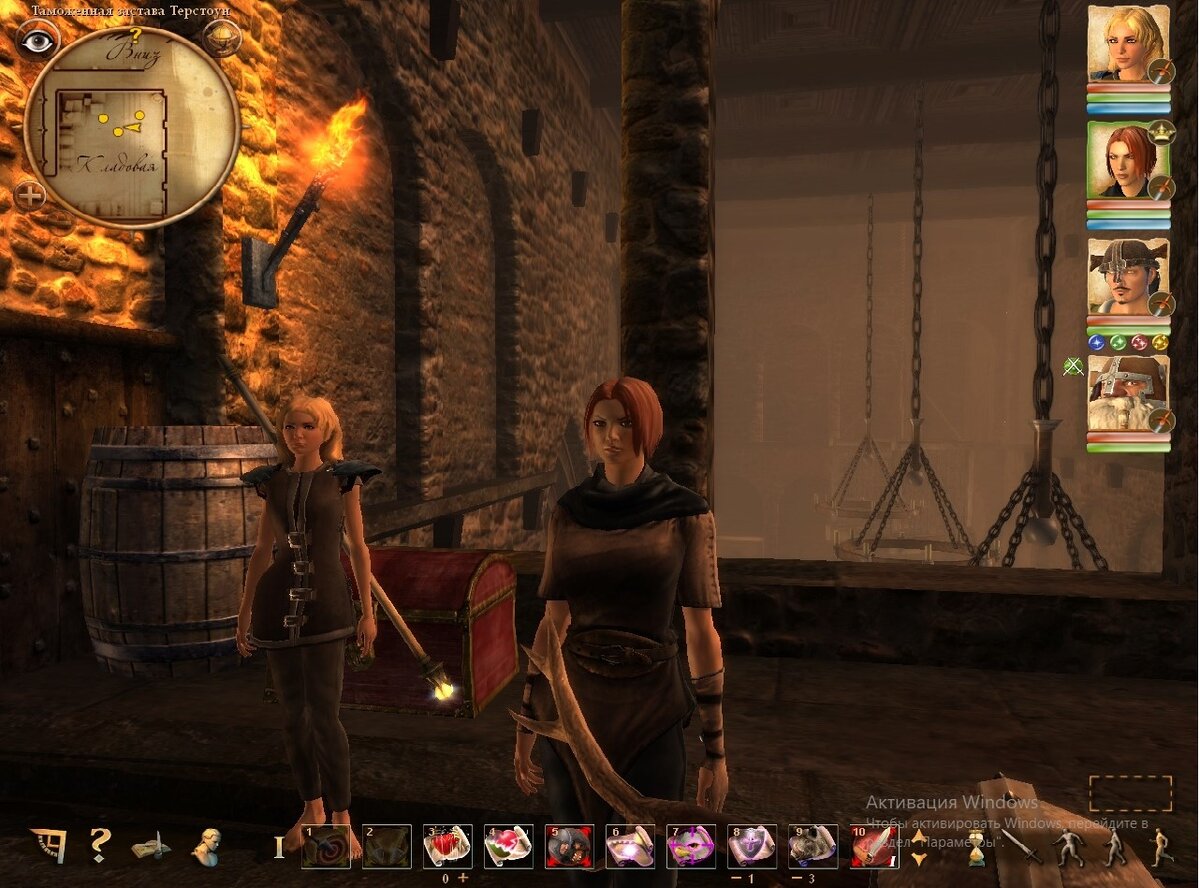Image resolution: width=1200 pixels, height=888 pixels.
Task: Zoom in the minimap with plus button
Action: (29, 194)
